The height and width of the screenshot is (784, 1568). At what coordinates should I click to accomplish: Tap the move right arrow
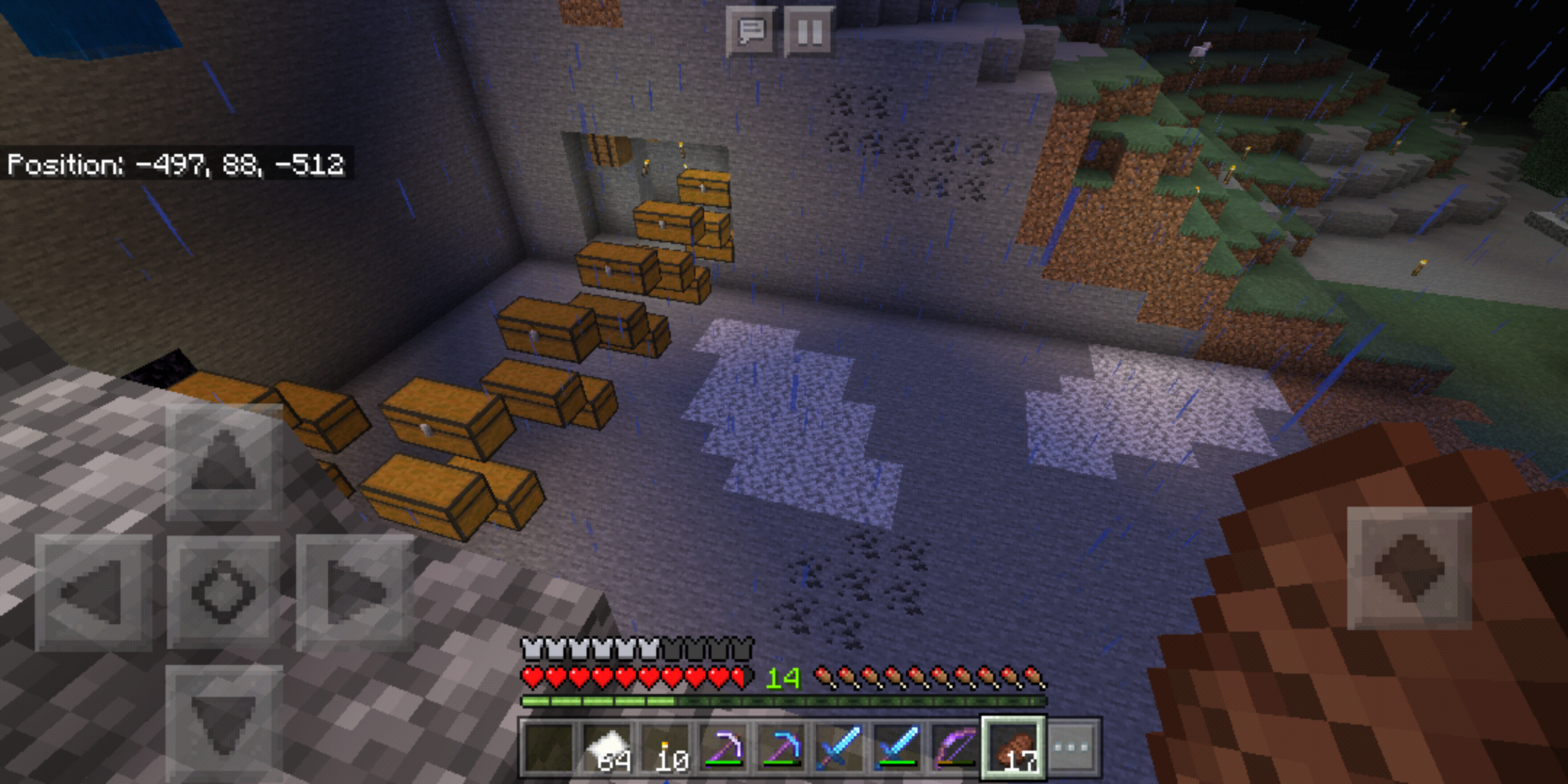pyautogui.click(x=354, y=592)
